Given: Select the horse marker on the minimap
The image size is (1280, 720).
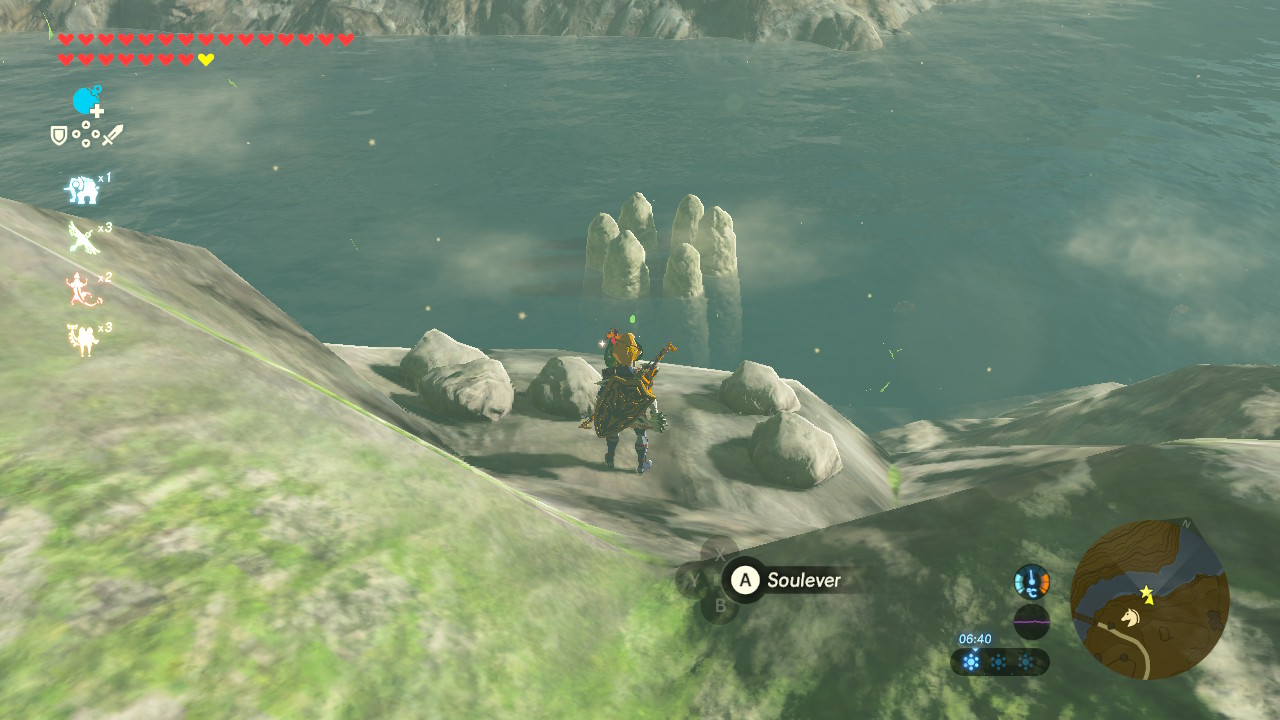Looking at the screenshot, I should pos(1130,618).
